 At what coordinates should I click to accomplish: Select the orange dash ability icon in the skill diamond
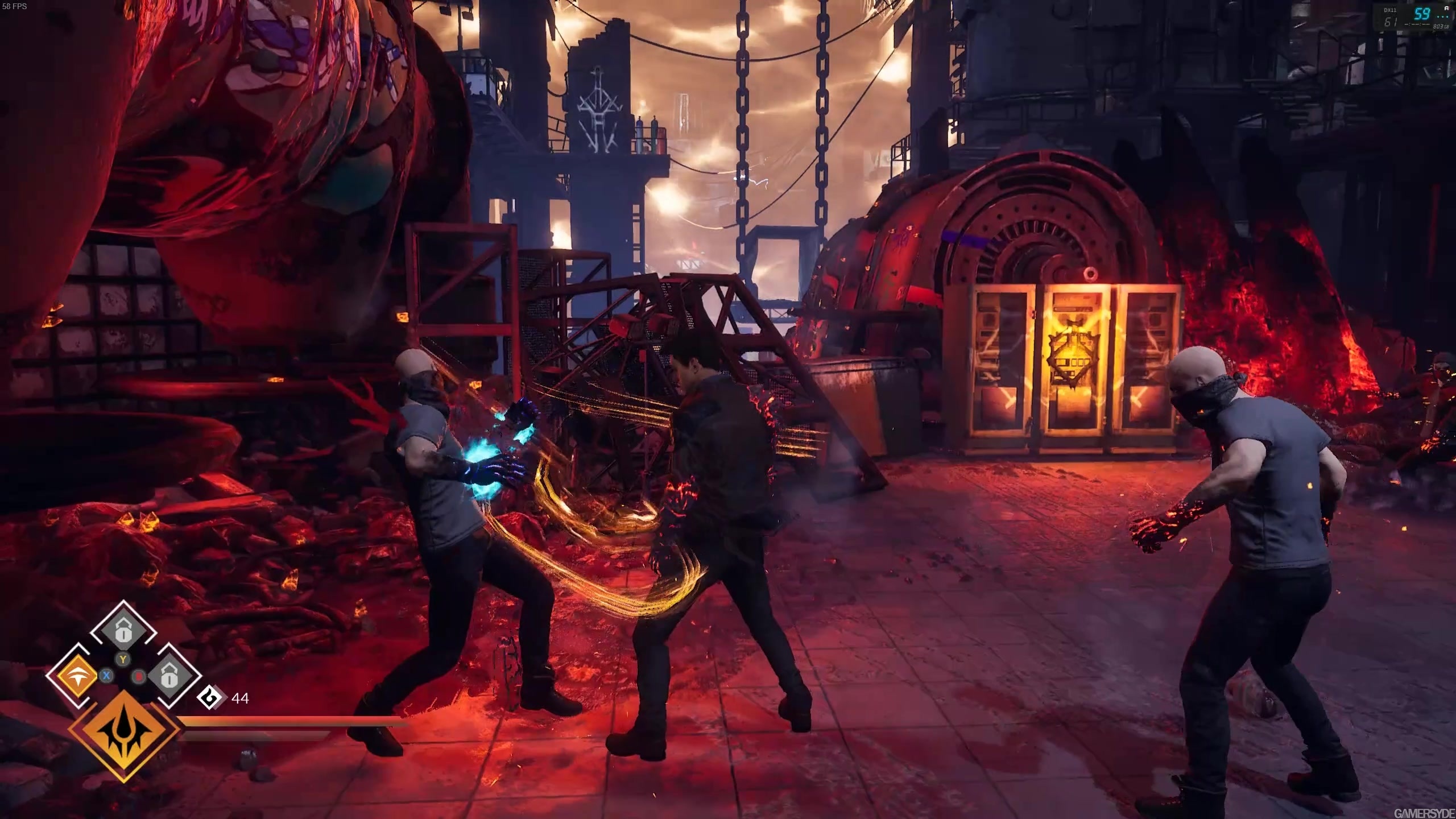click(x=77, y=676)
